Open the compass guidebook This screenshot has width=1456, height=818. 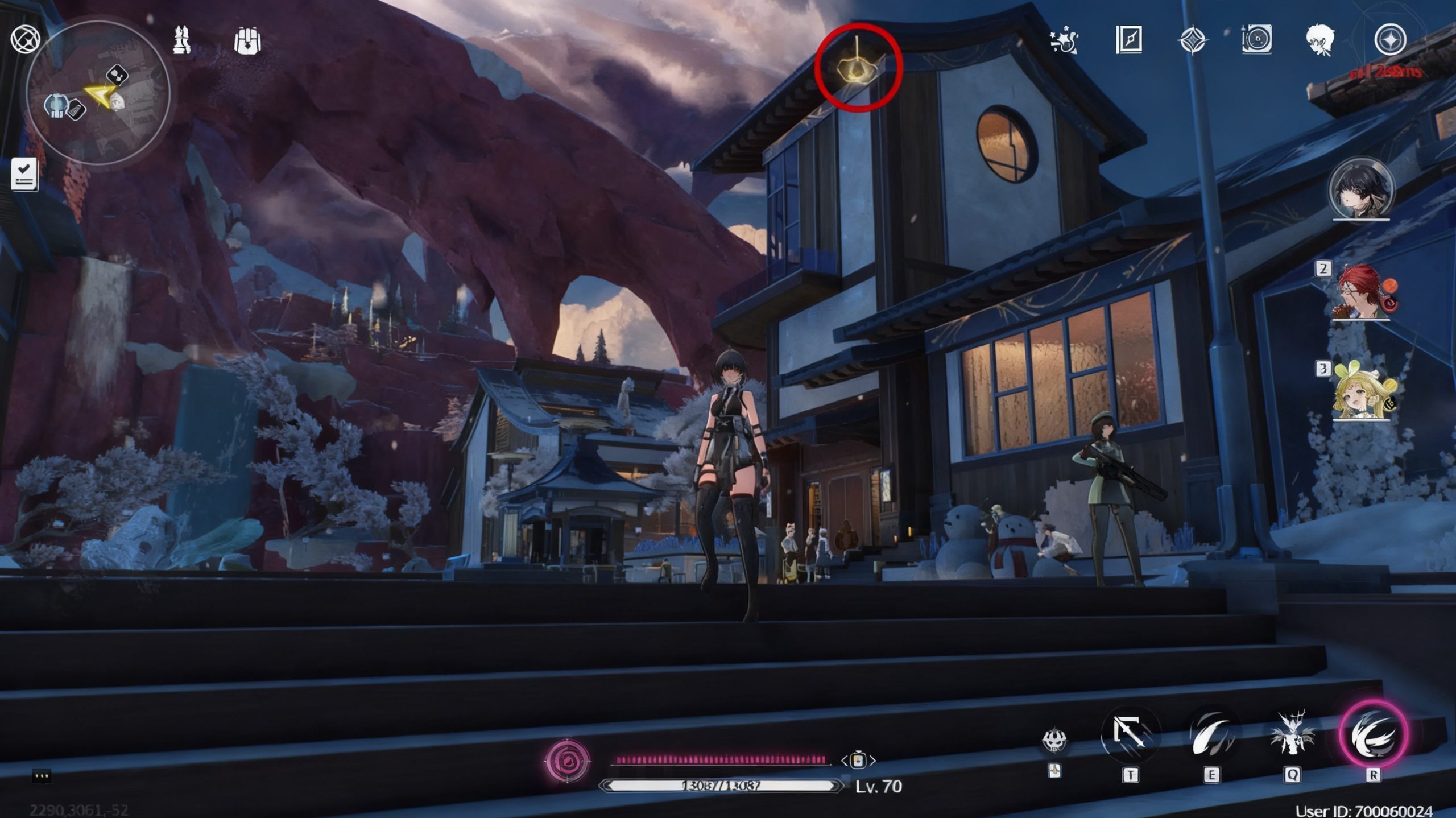(x=1129, y=40)
